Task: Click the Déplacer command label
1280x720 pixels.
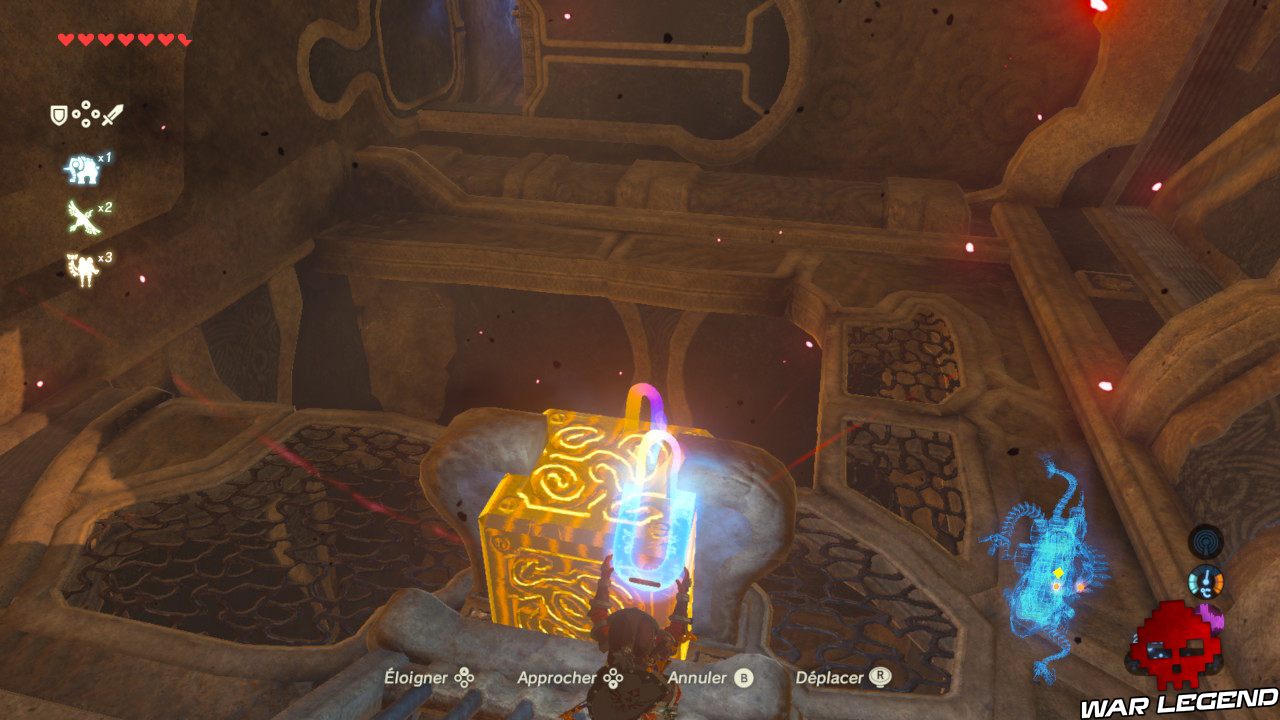Action: pos(828,677)
